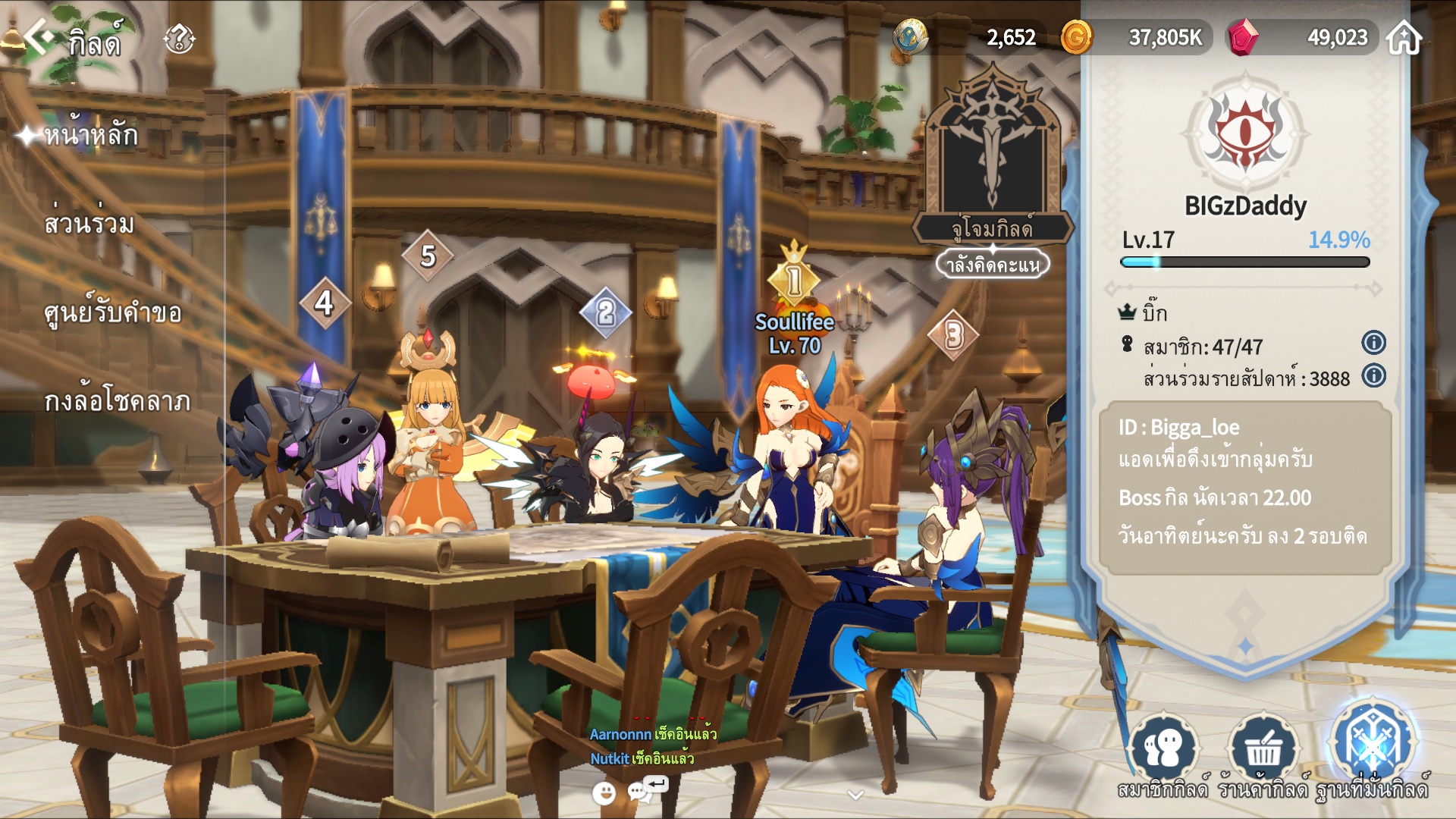
Task: Tap the red gem currency icon
Action: (1243, 37)
